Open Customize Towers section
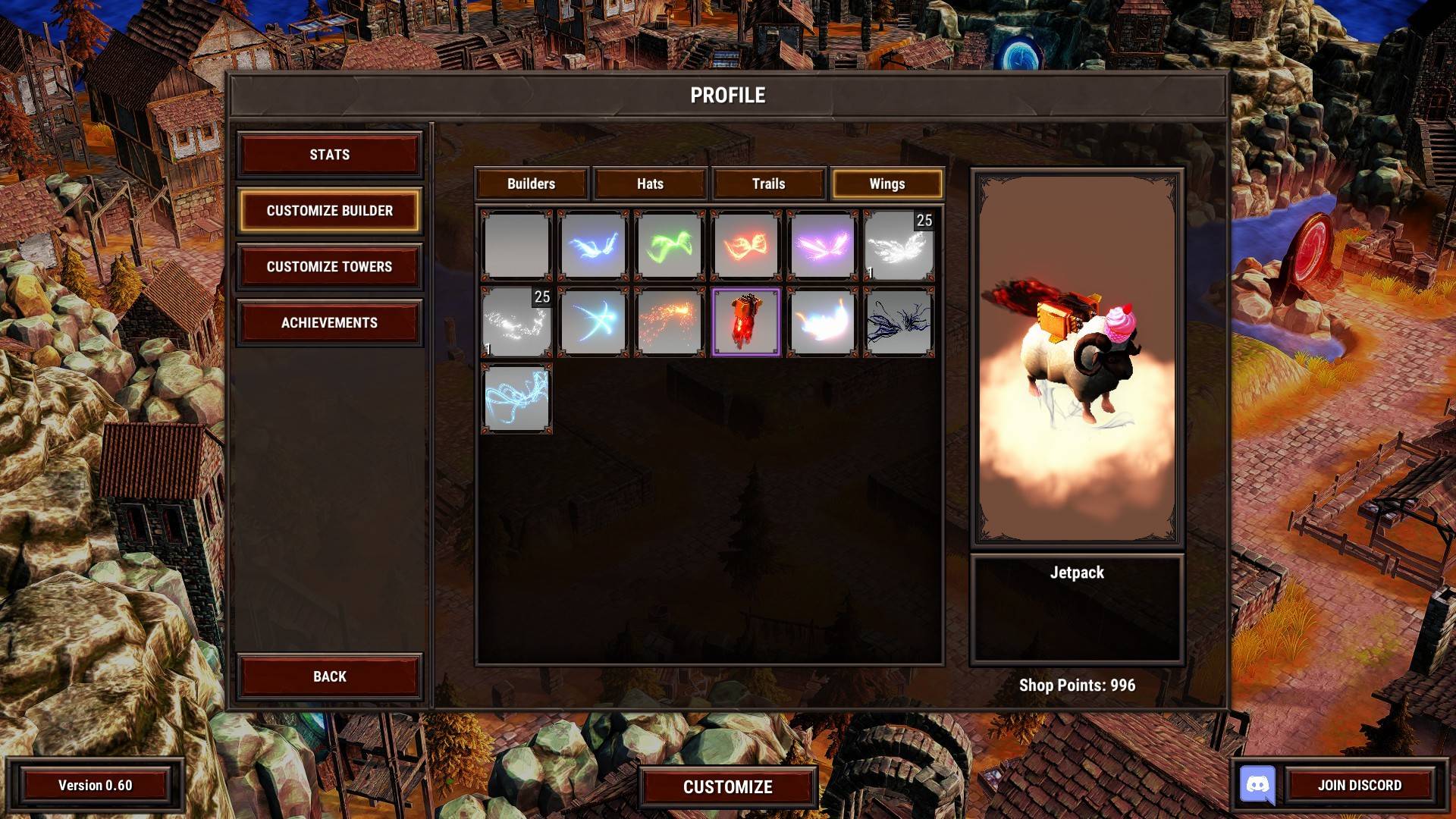 (329, 267)
